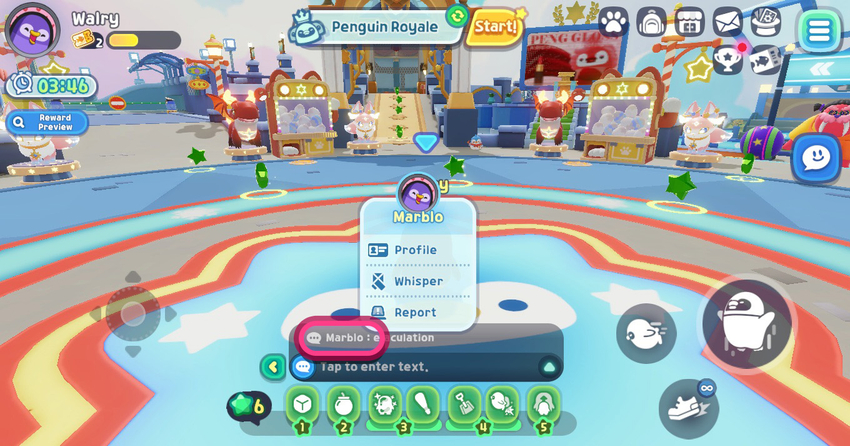Screen dimensions: 850x446
Task: Start the Penguin Royale match
Action: click(495, 25)
